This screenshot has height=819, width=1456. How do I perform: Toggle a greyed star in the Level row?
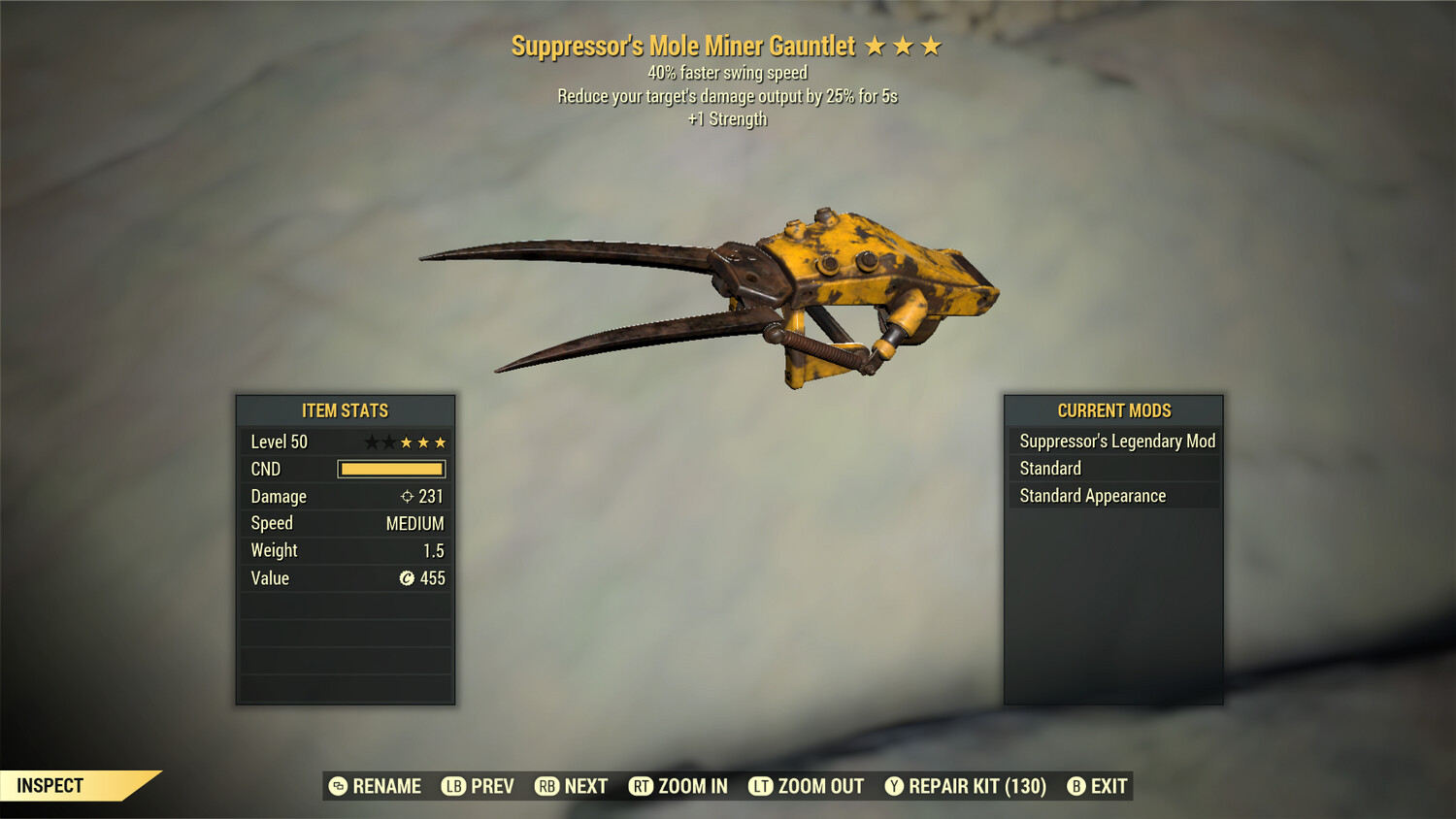tap(372, 442)
